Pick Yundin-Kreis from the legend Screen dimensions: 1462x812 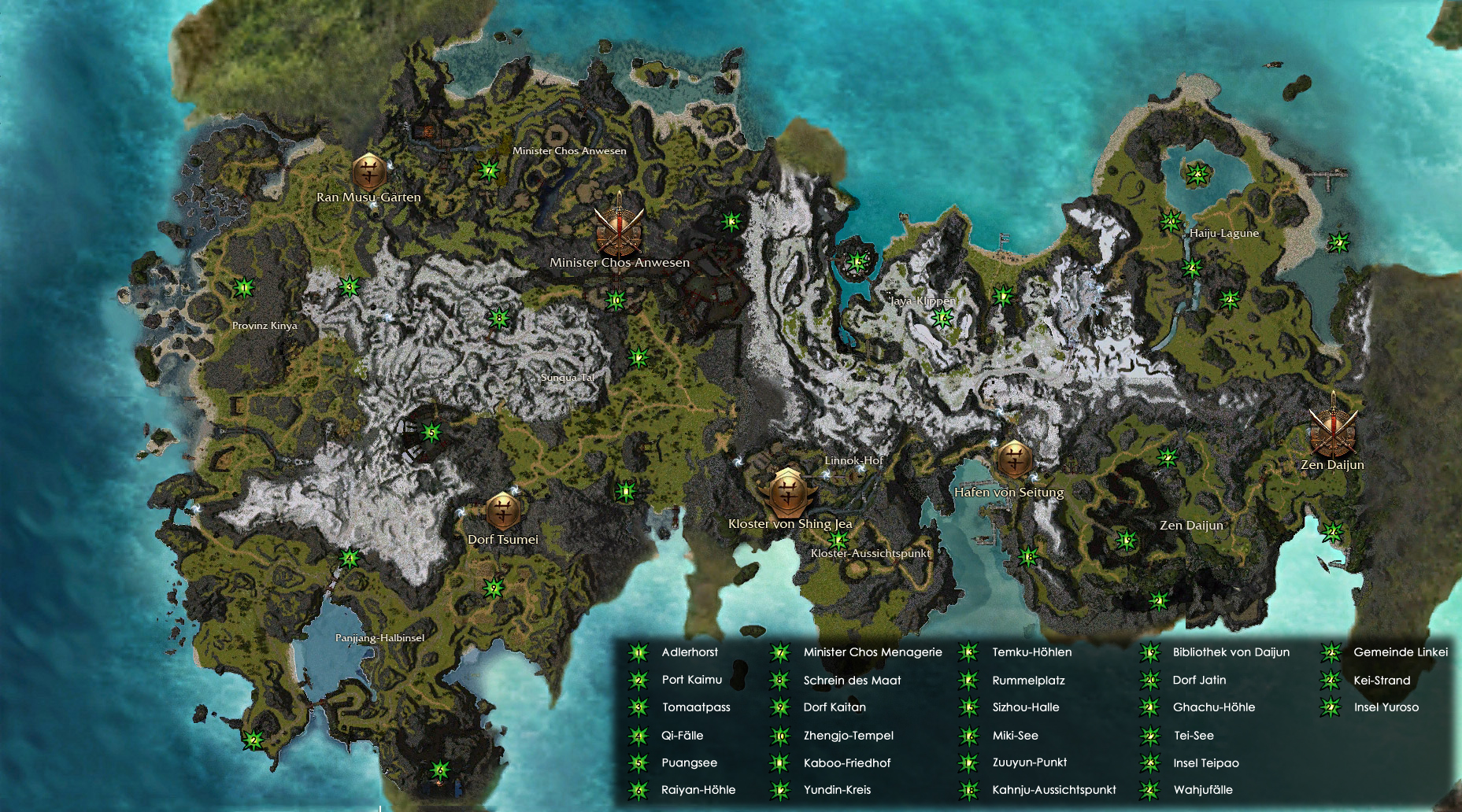[x=837, y=790]
